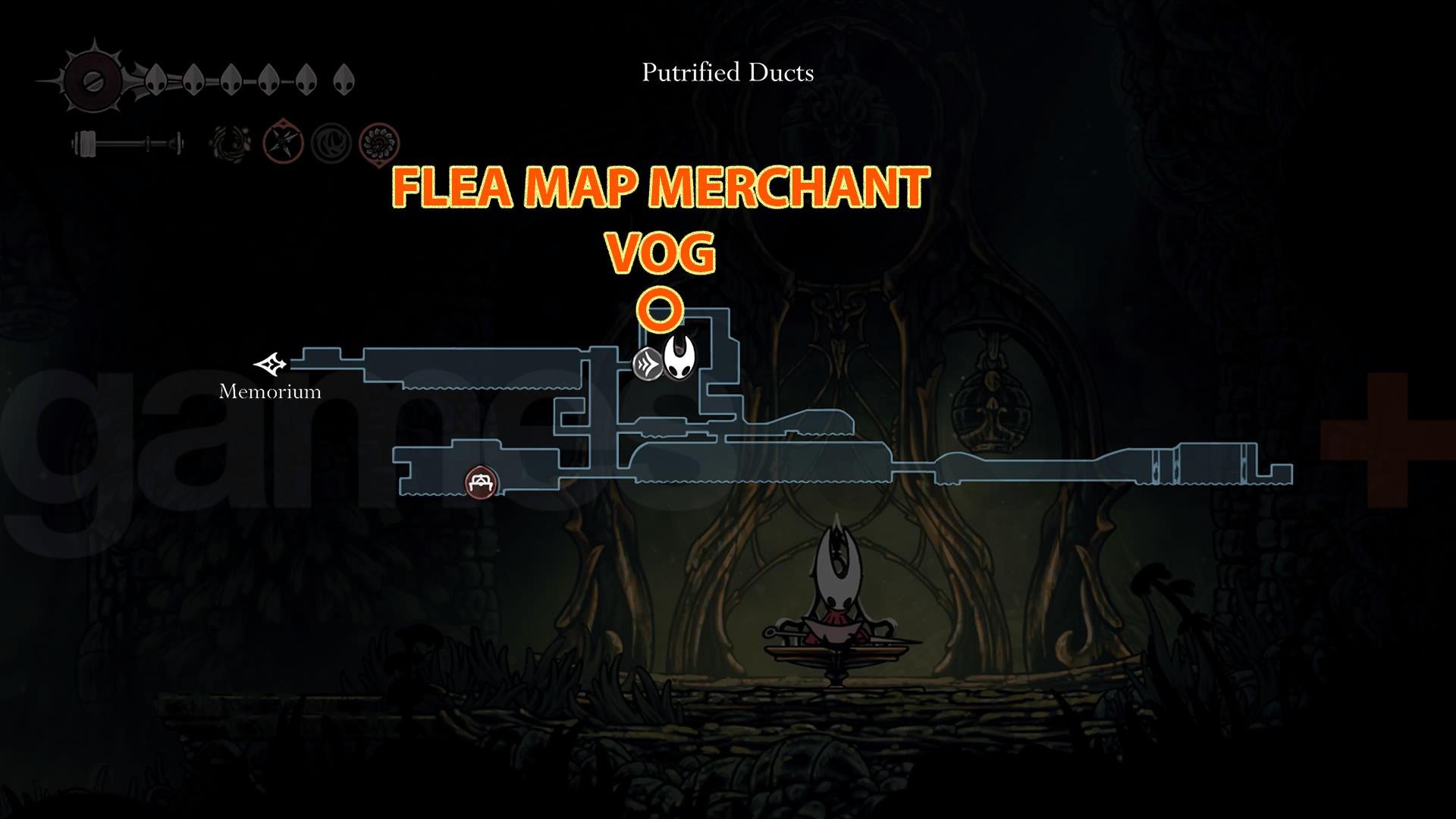Follow the Memorium exit arrow marker

coord(271,365)
